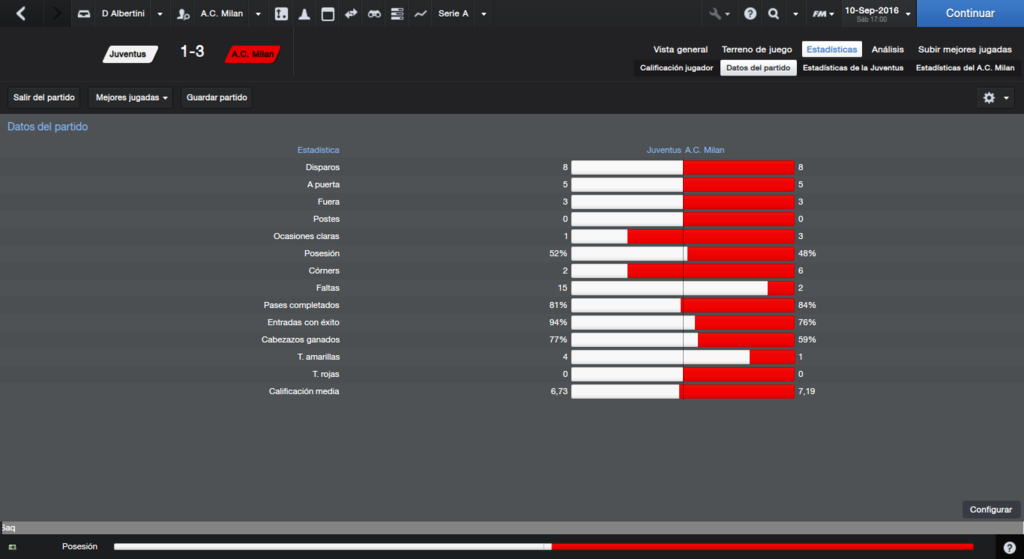Open the 10-Sep-2016 date dropdown
The image size is (1024, 559).
point(876,14)
